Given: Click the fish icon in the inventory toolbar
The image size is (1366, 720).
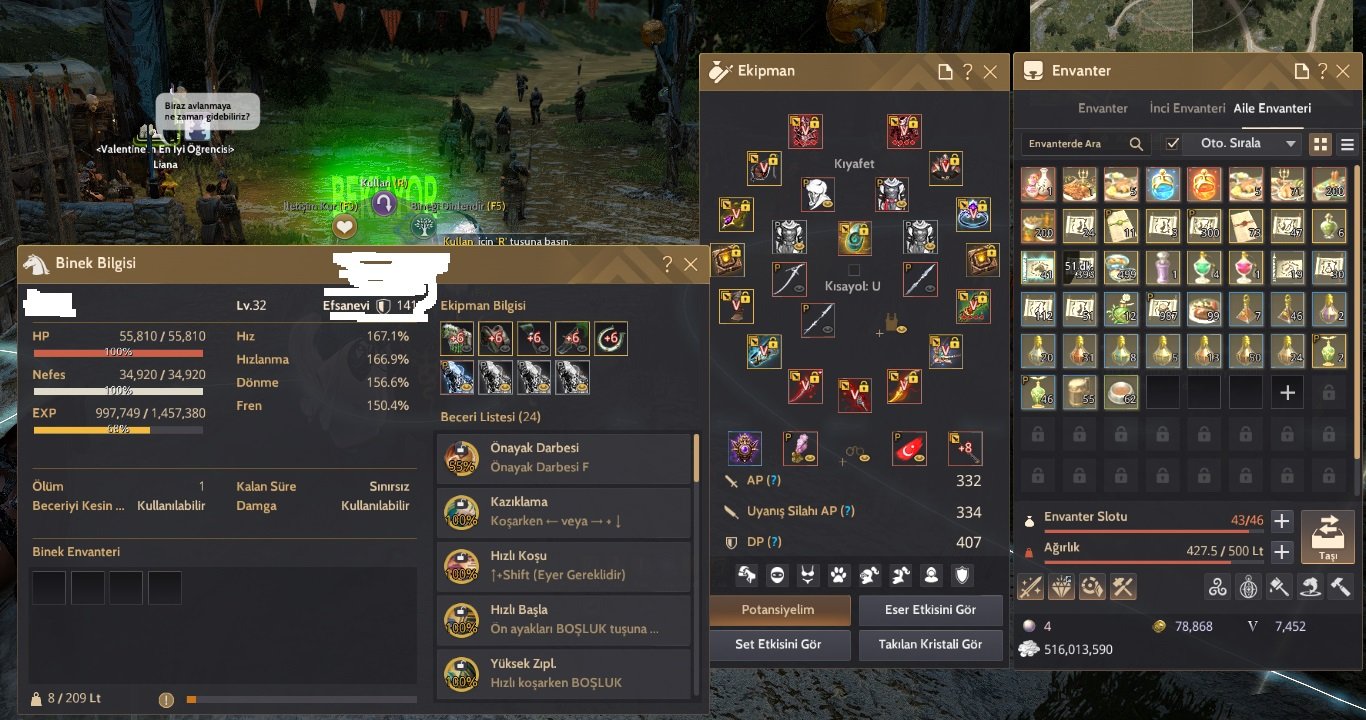Looking at the screenshot, I should click(x=1309, y=587).
